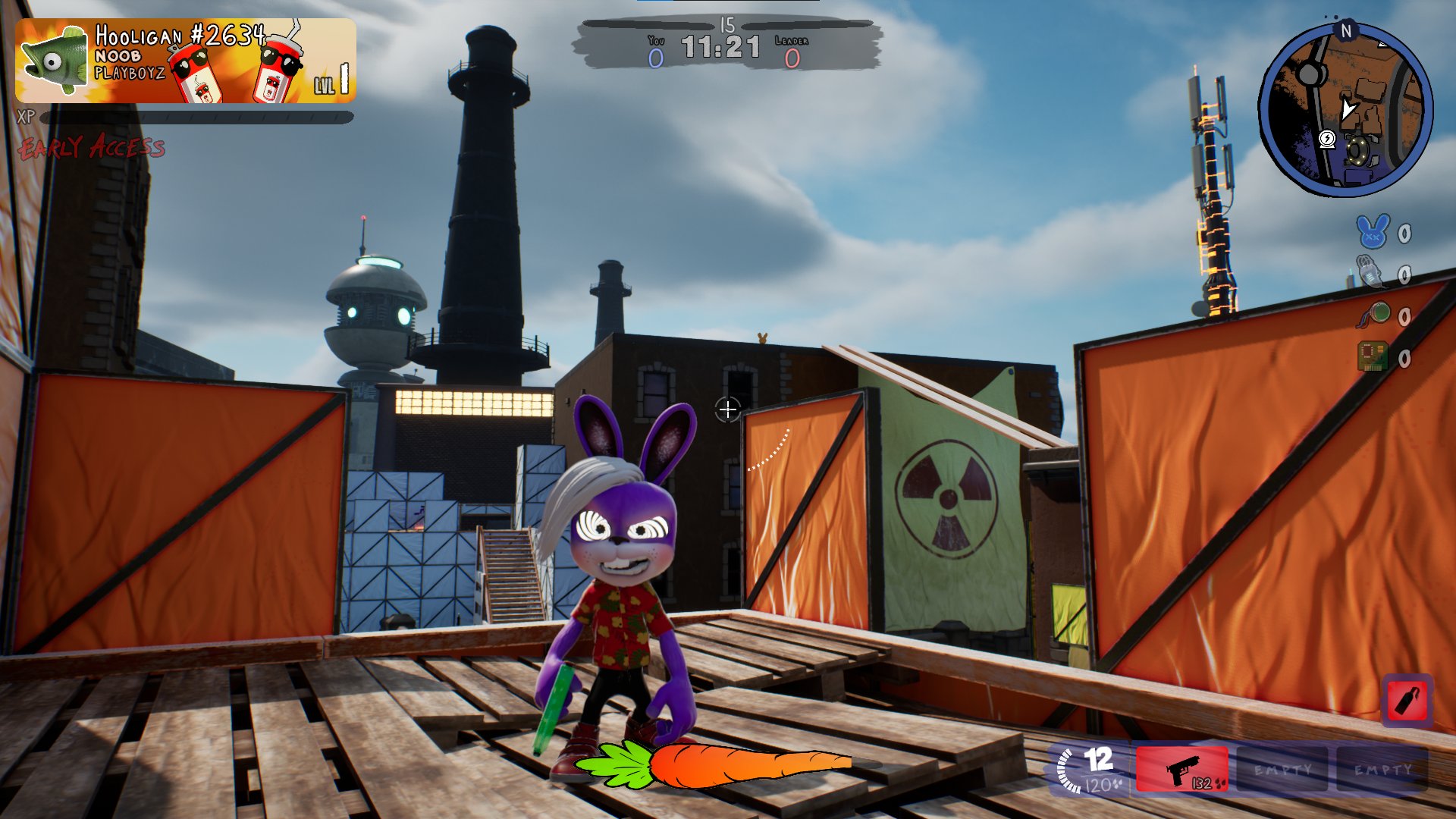Click the lightning bolt marker on the minimap
The height and width of the screenshot is (819, 1456).
click(x=1327, y=139)
